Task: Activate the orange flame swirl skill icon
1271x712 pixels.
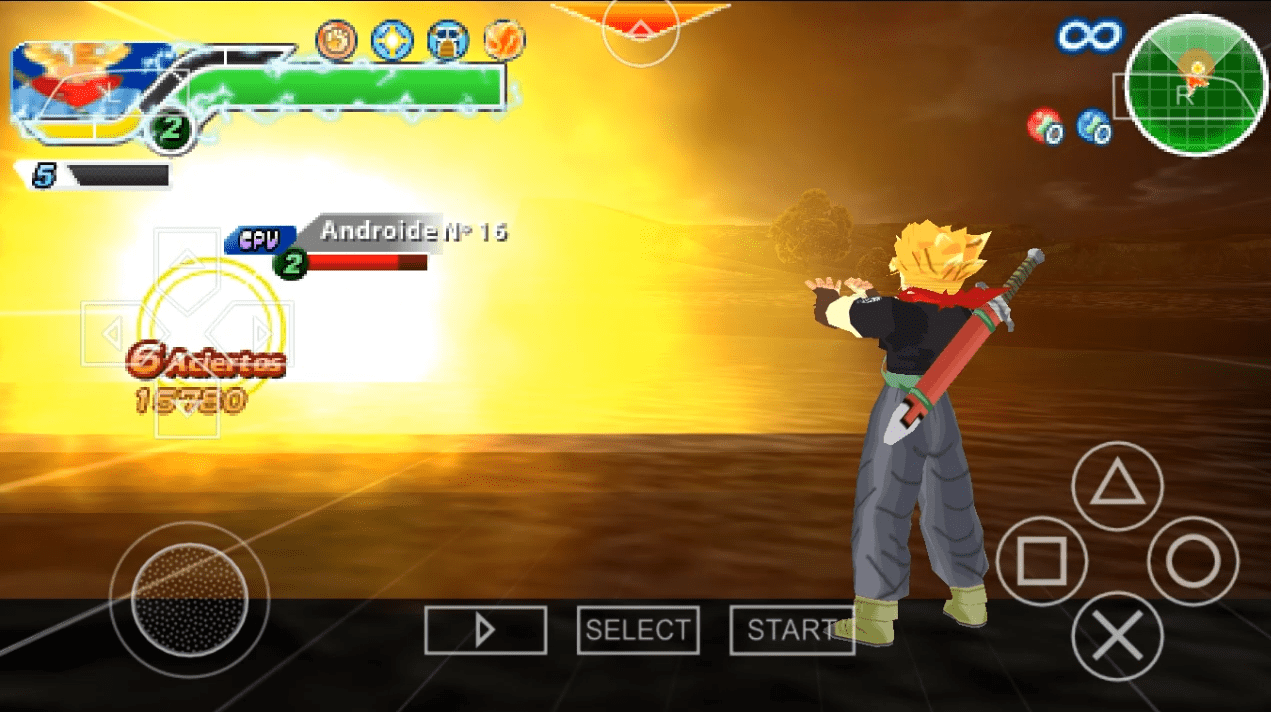Action: 504,41
